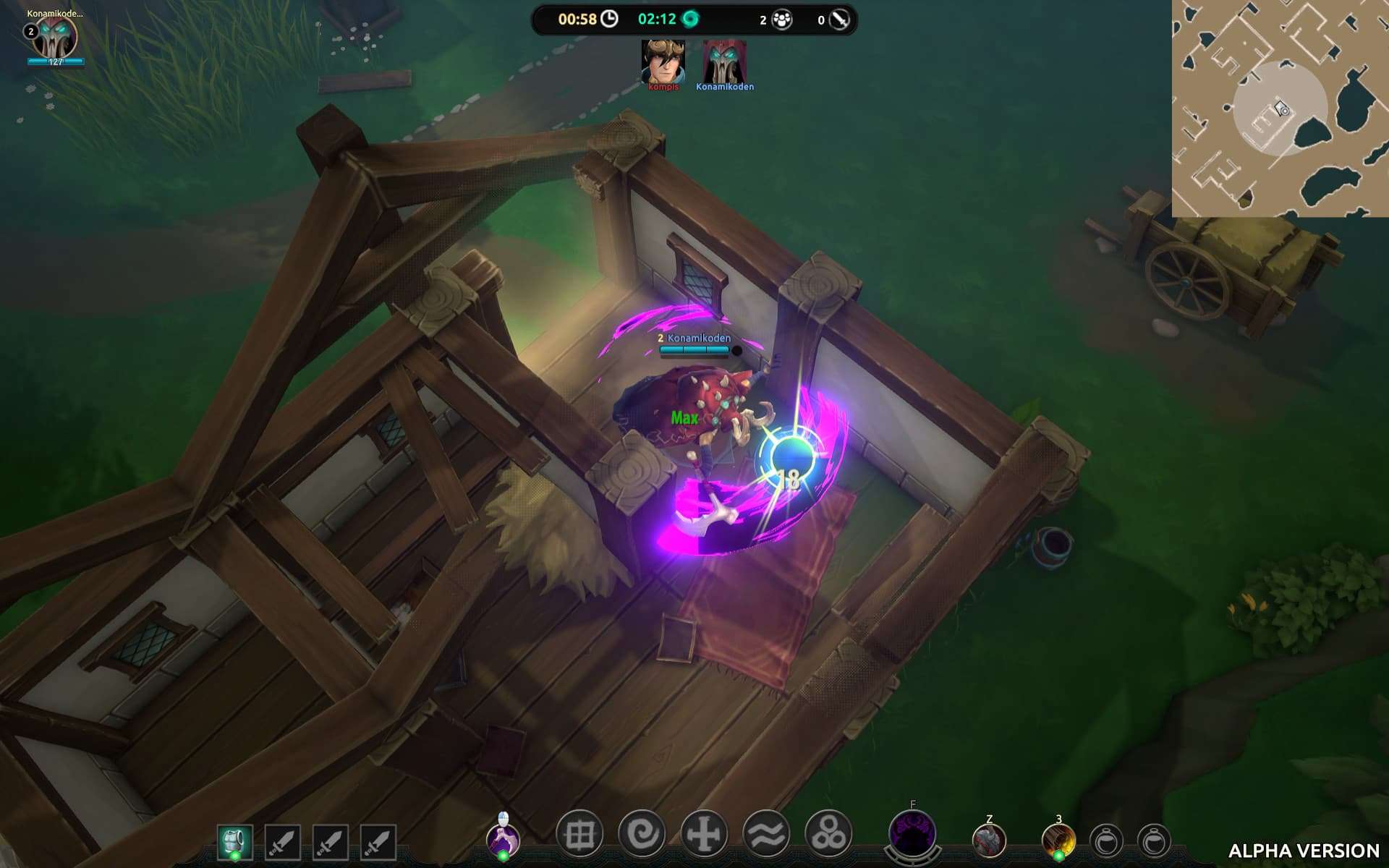Activate the dark purple ultimate ability
Screen dimensions: 1389x868
pos(912,833)
